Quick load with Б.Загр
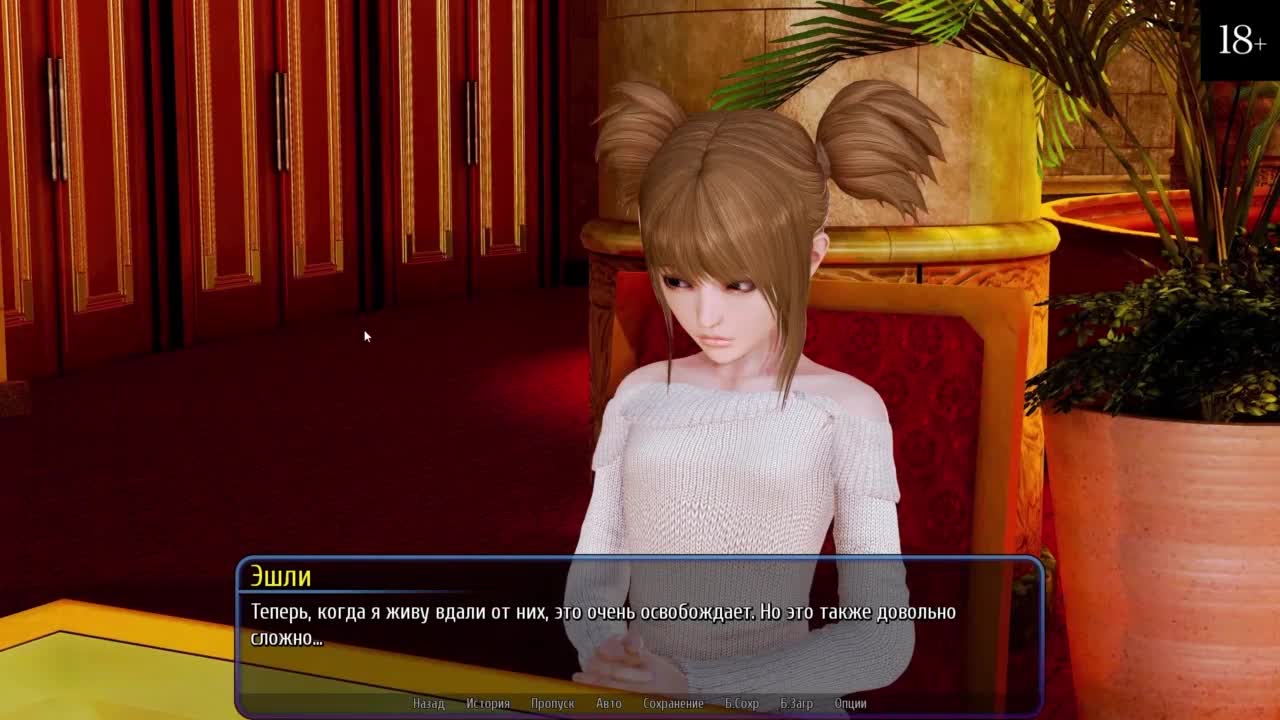The height and width of the screenshot is (720, 1280). pos(796,703)
